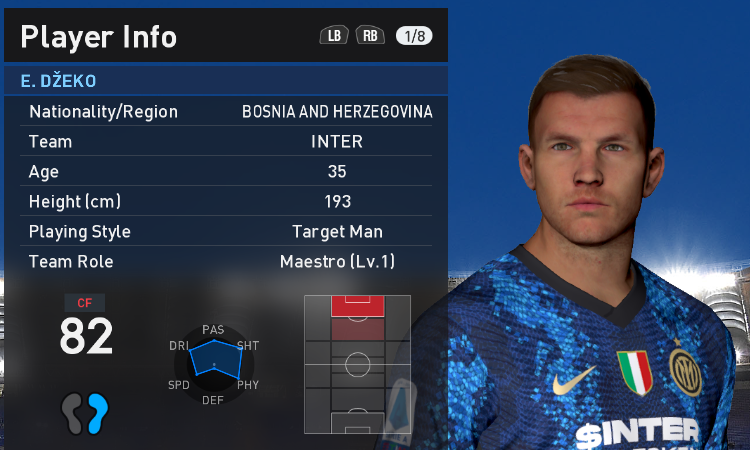Select the Nationality/Region row

pyautogui.click(x=228, y=111)
